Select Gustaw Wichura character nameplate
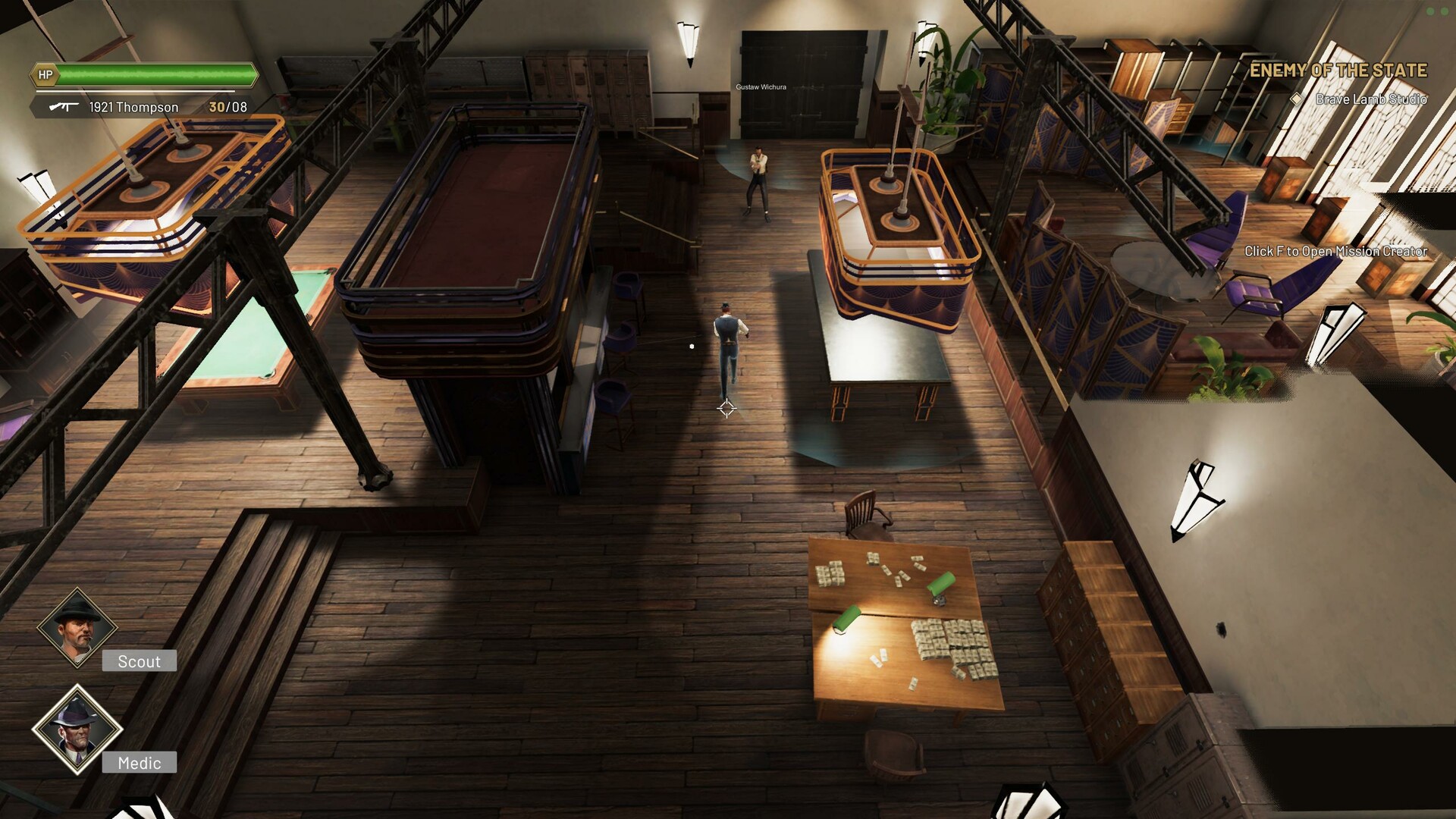Screen dimensions: 1456x819 click(x=761, y=86)
